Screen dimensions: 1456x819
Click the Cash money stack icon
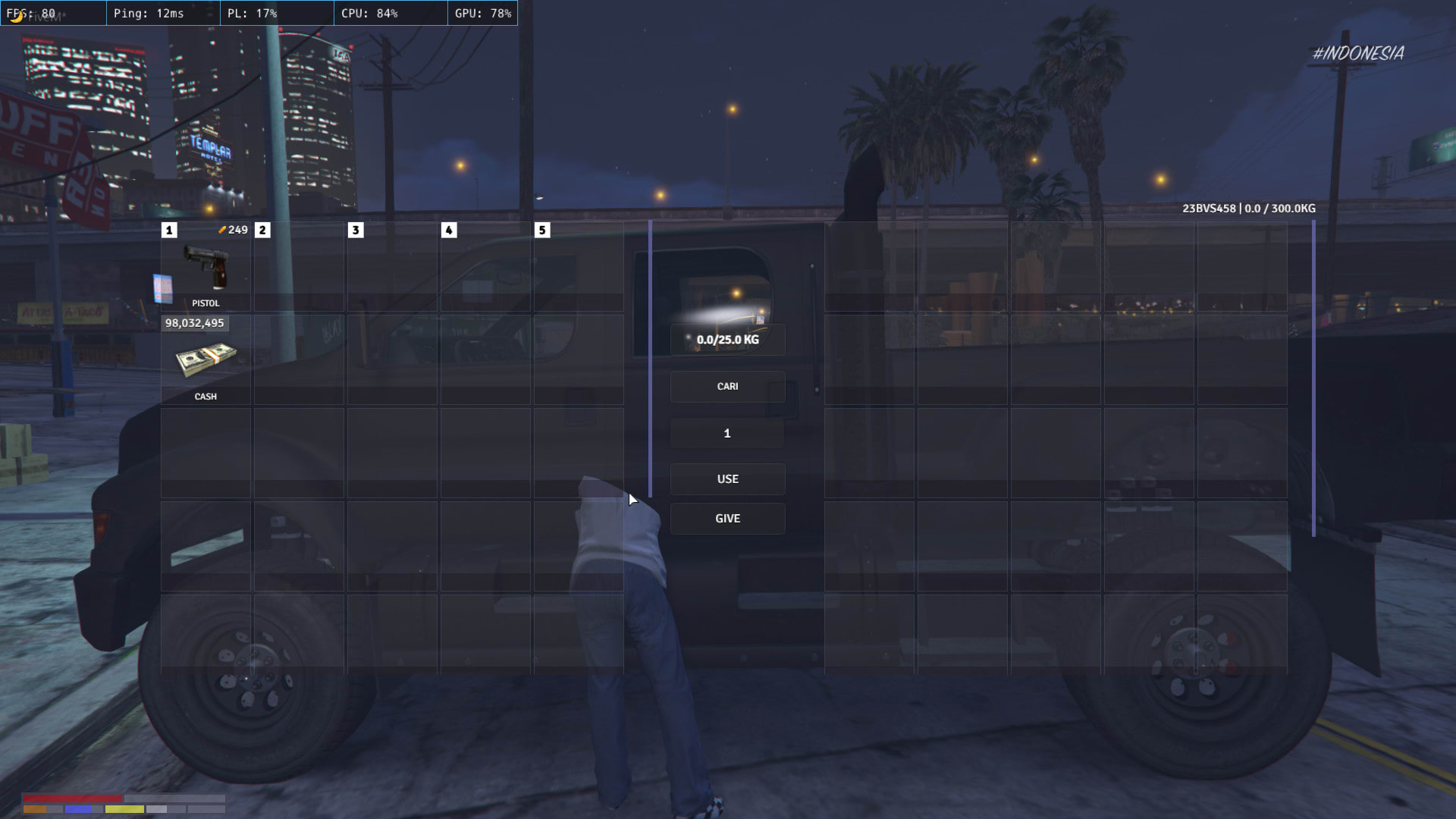(x=207, y=359)
